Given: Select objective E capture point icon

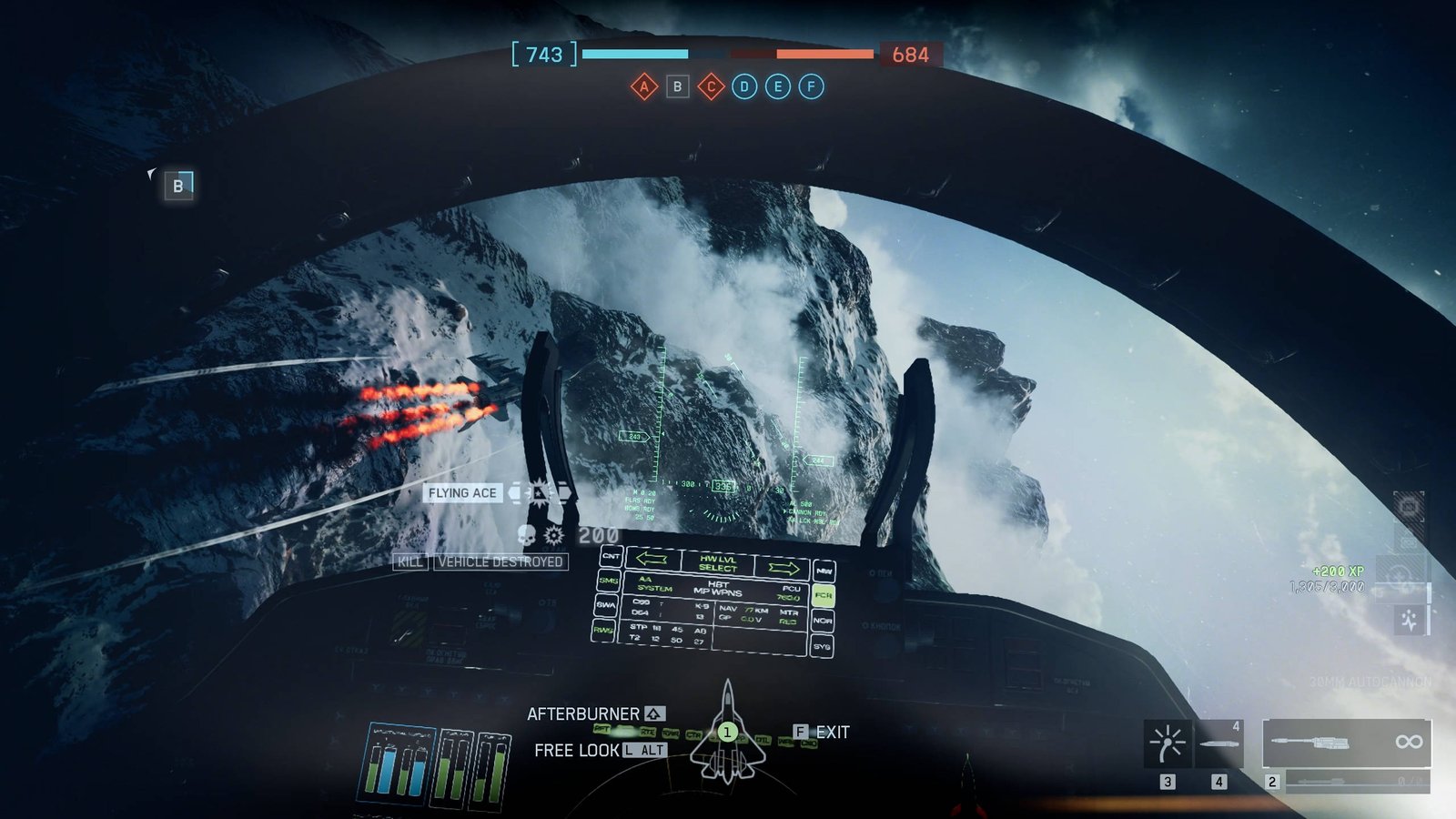Looking at the screenshot, I should (778, 87).
